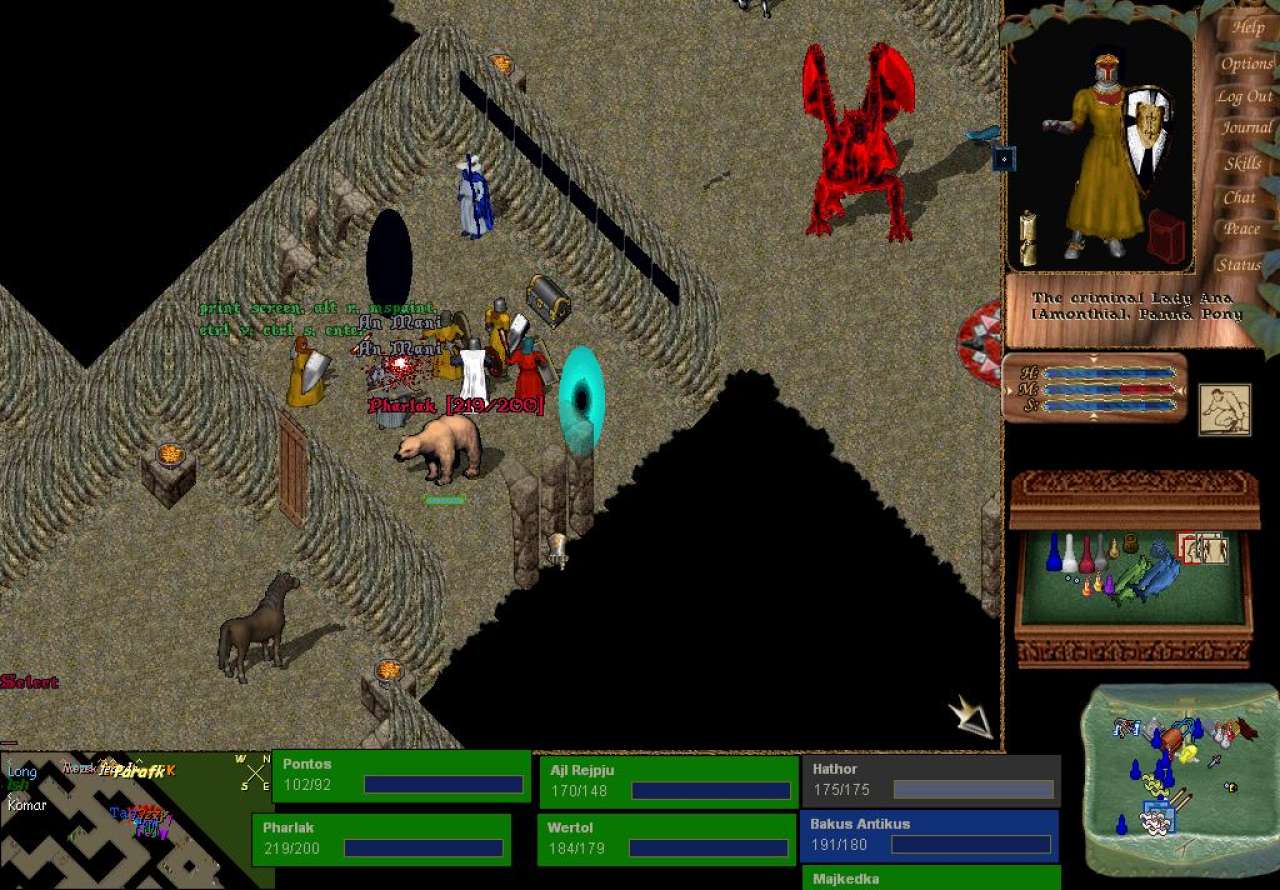Select Pontos's party status bar
The width and height of the screenshot is (1280, 890).
point(401,775)
